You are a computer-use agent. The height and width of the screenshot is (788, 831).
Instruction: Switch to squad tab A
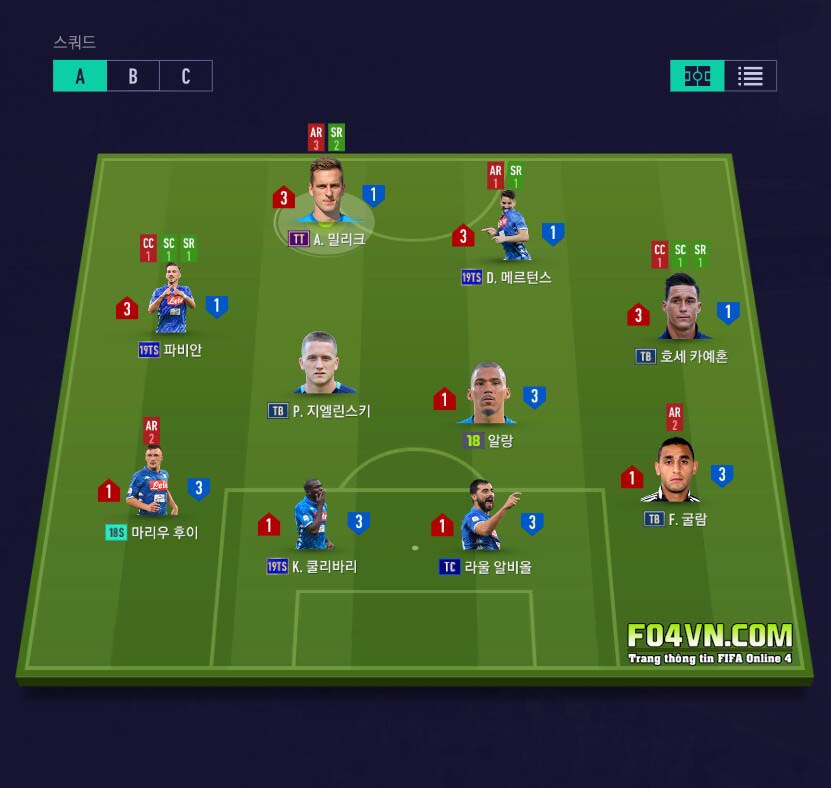80,76
